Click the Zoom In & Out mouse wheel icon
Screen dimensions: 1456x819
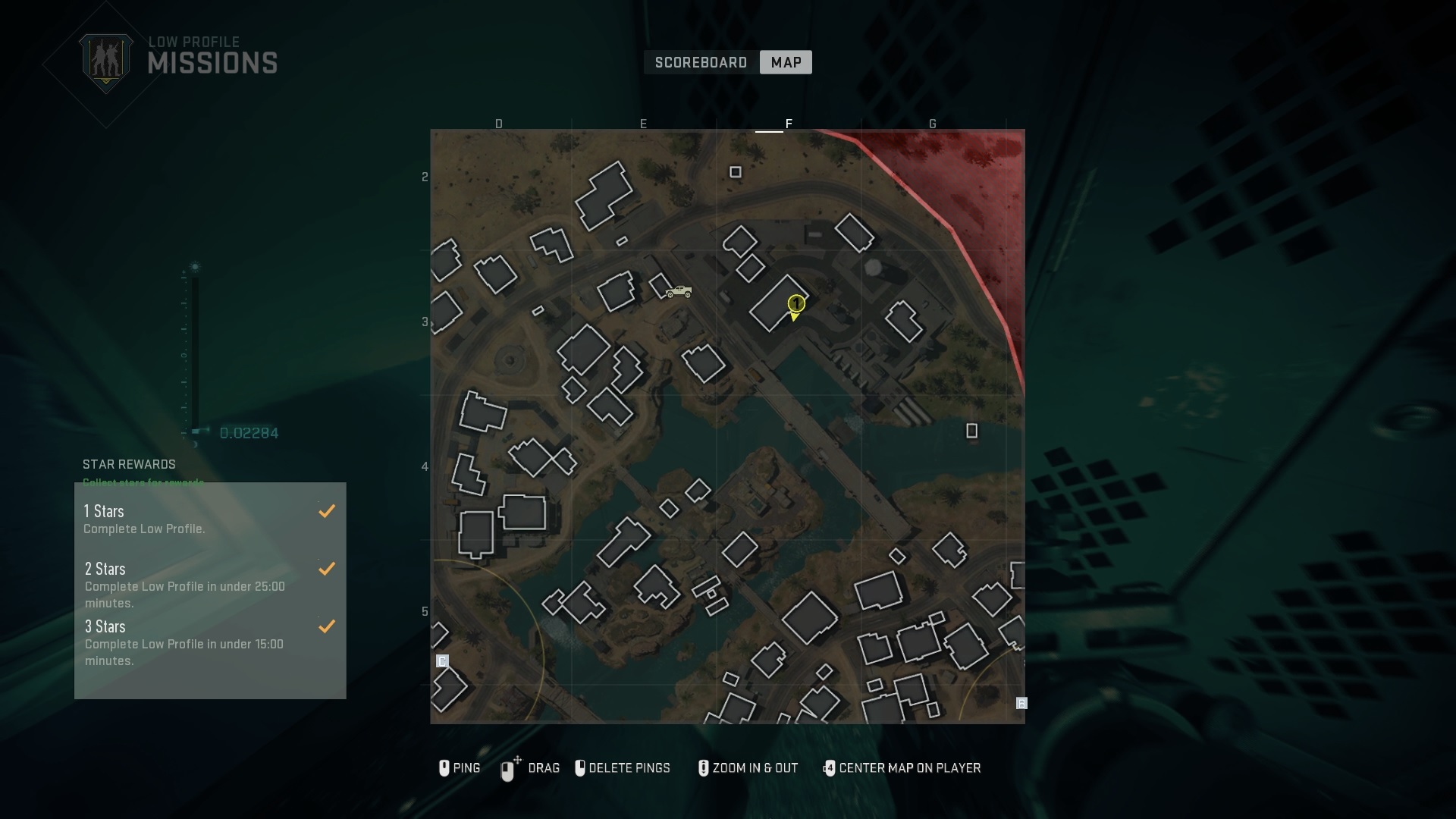703,768
